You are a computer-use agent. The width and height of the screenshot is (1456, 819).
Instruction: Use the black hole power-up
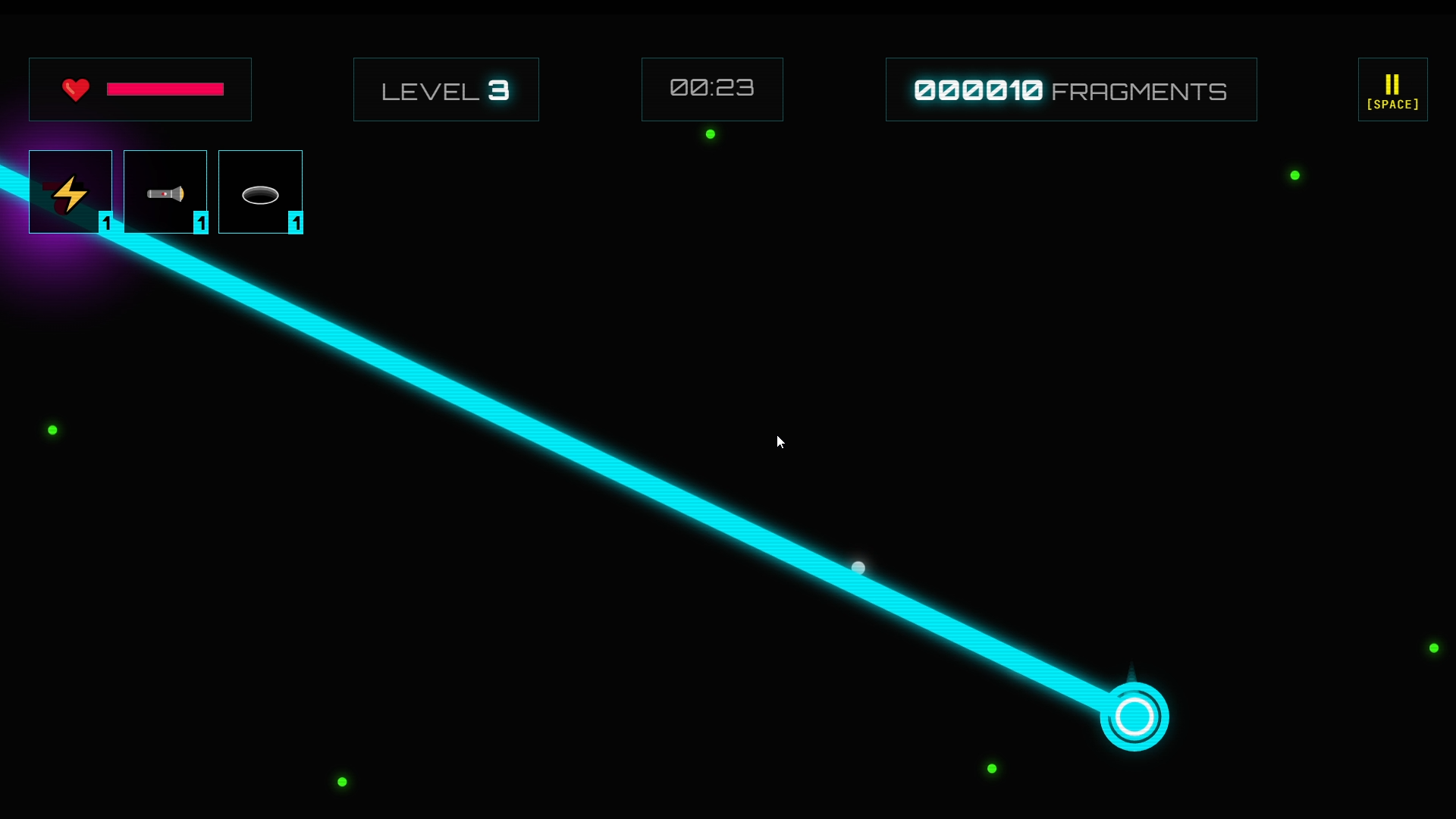pyautogui.click(x=260, y=192)
